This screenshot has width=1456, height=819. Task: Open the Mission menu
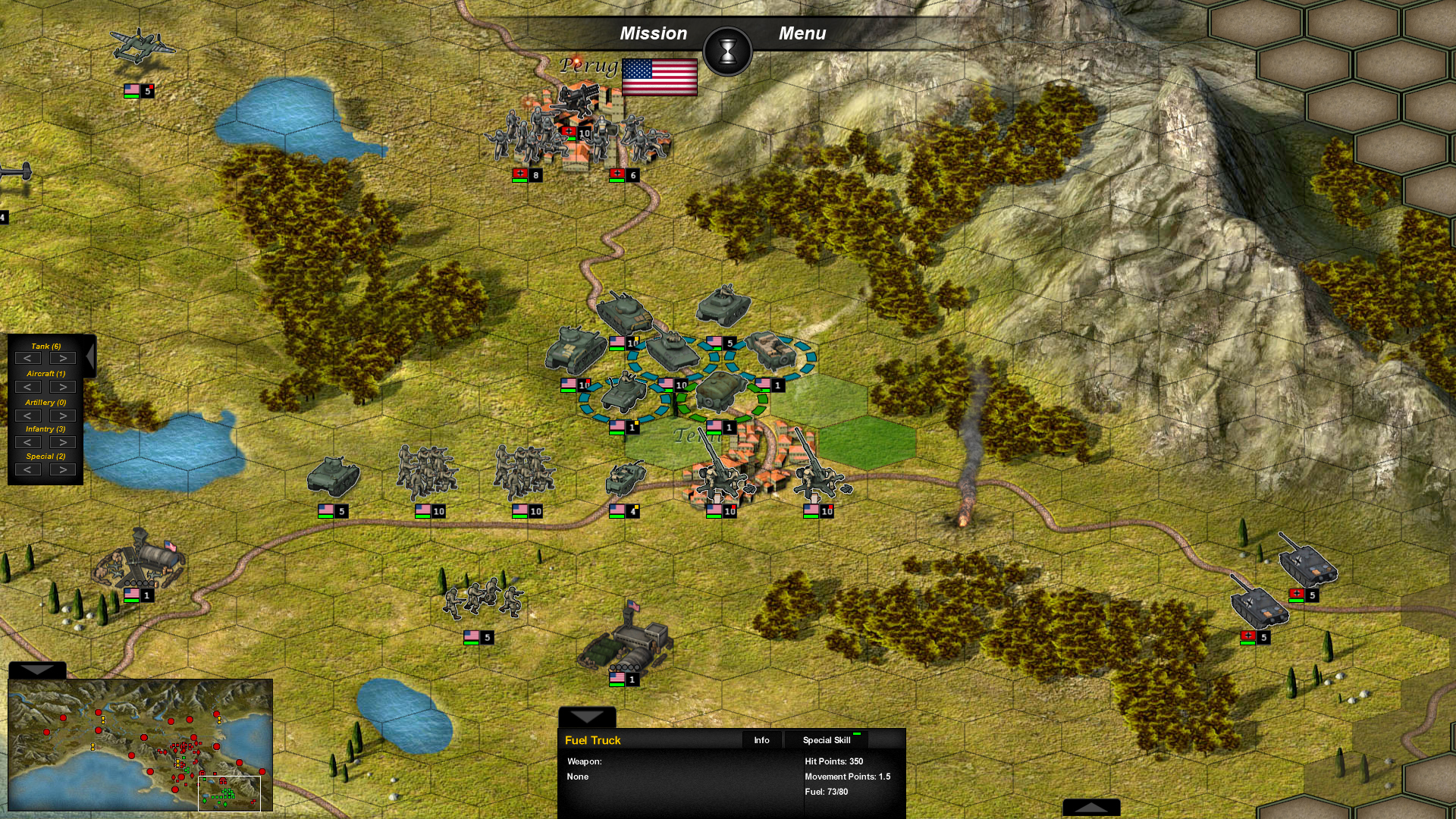pyautogui.click(x=654, y=33)
